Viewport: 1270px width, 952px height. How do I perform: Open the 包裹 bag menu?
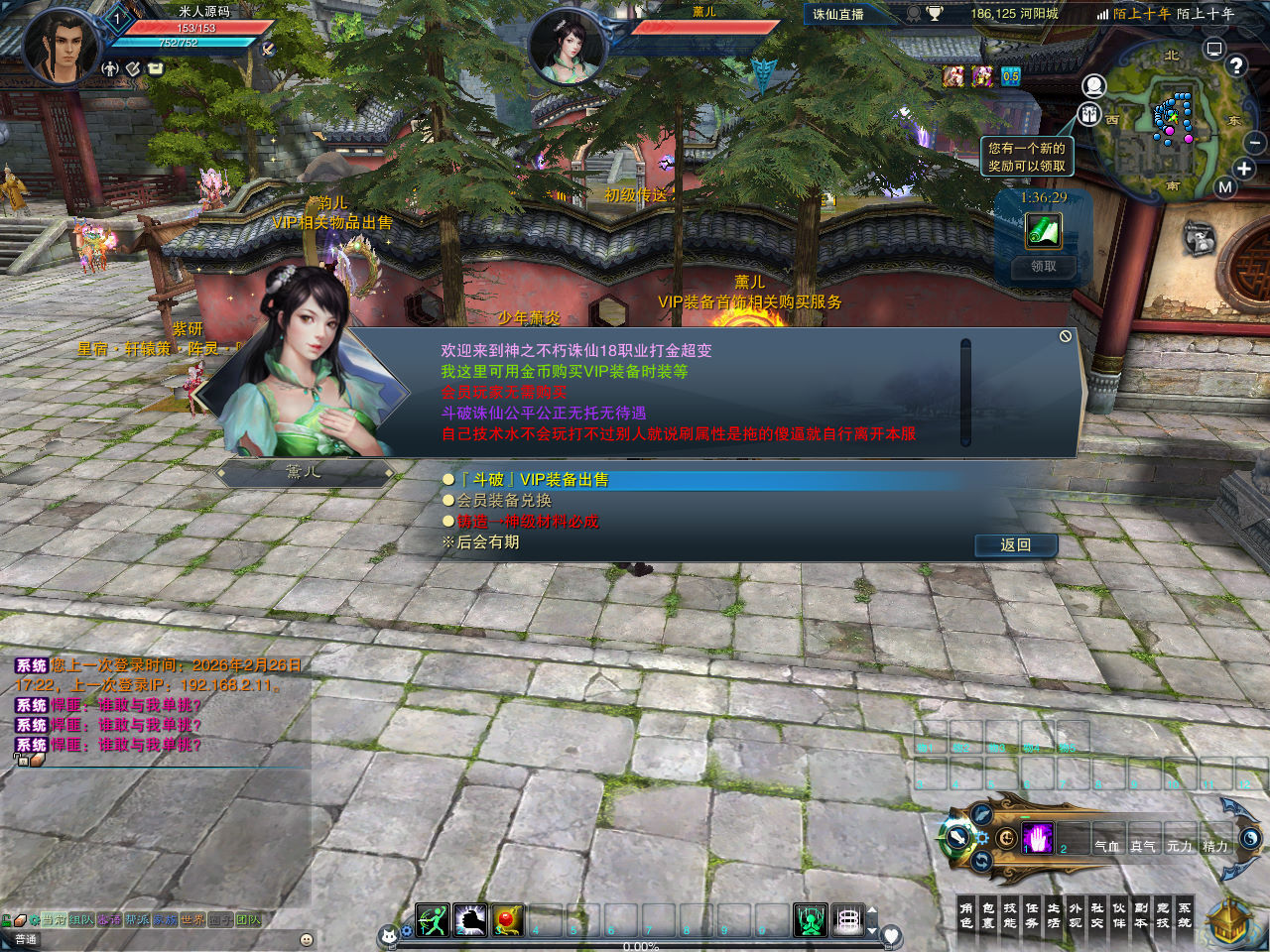pos(988,915)
